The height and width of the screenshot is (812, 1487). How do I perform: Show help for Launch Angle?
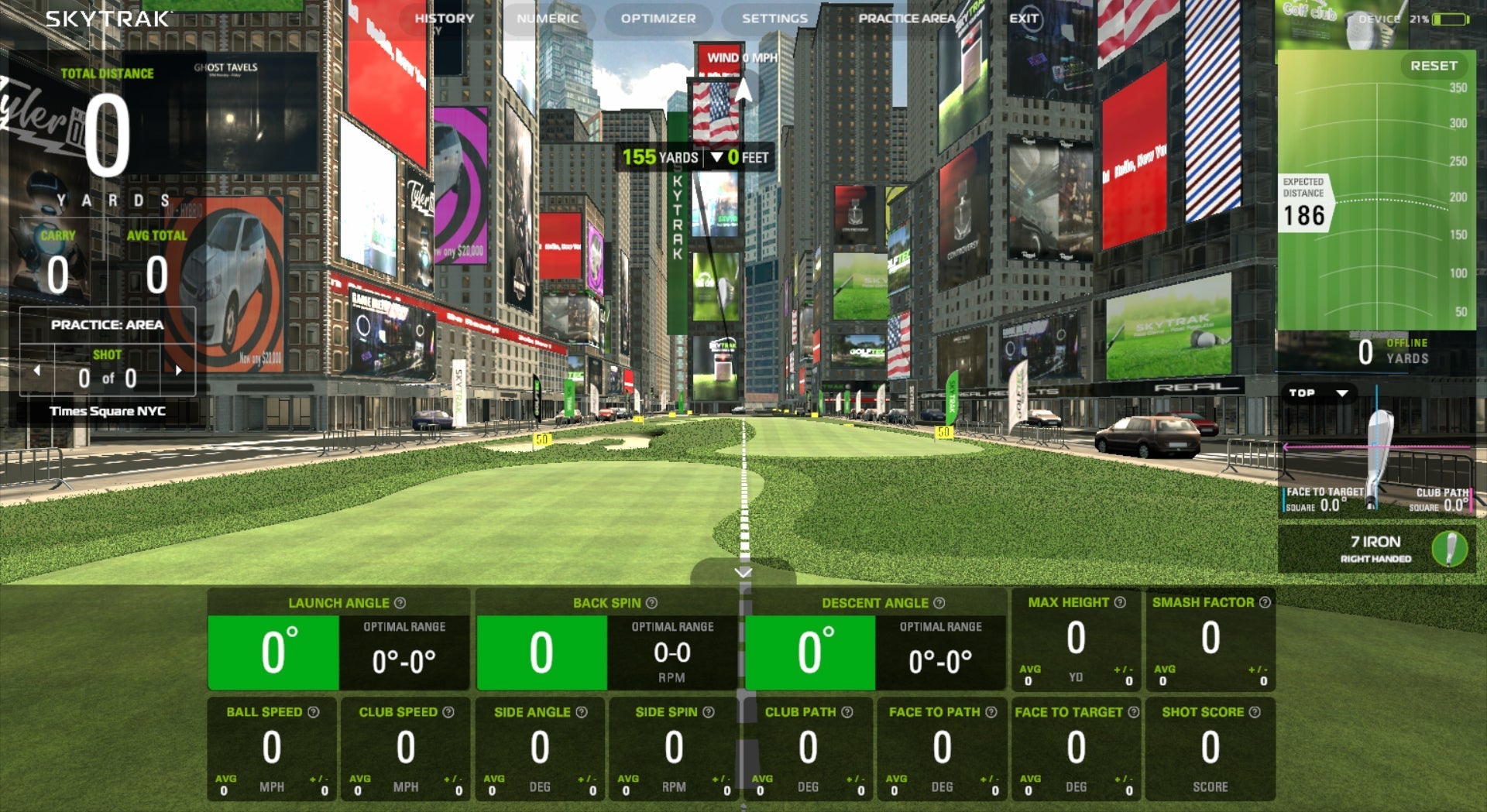click(x=400, y=603)
